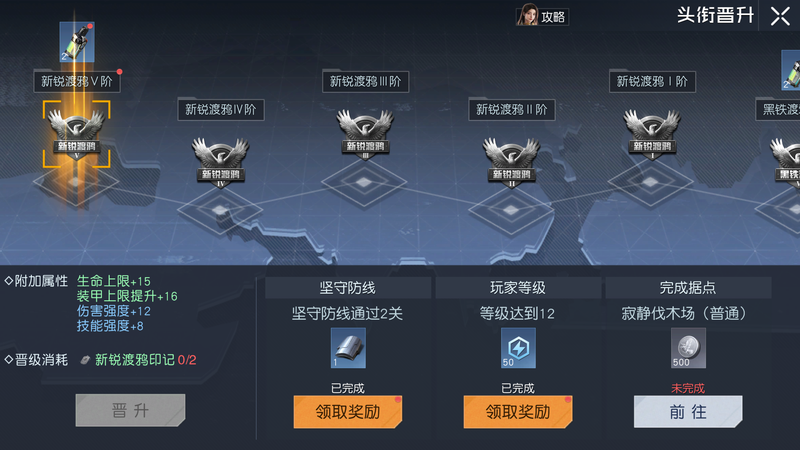This screenshot has height=450, width=800.
Task: Open the 攻略 strategy guide
Action: 542,16
